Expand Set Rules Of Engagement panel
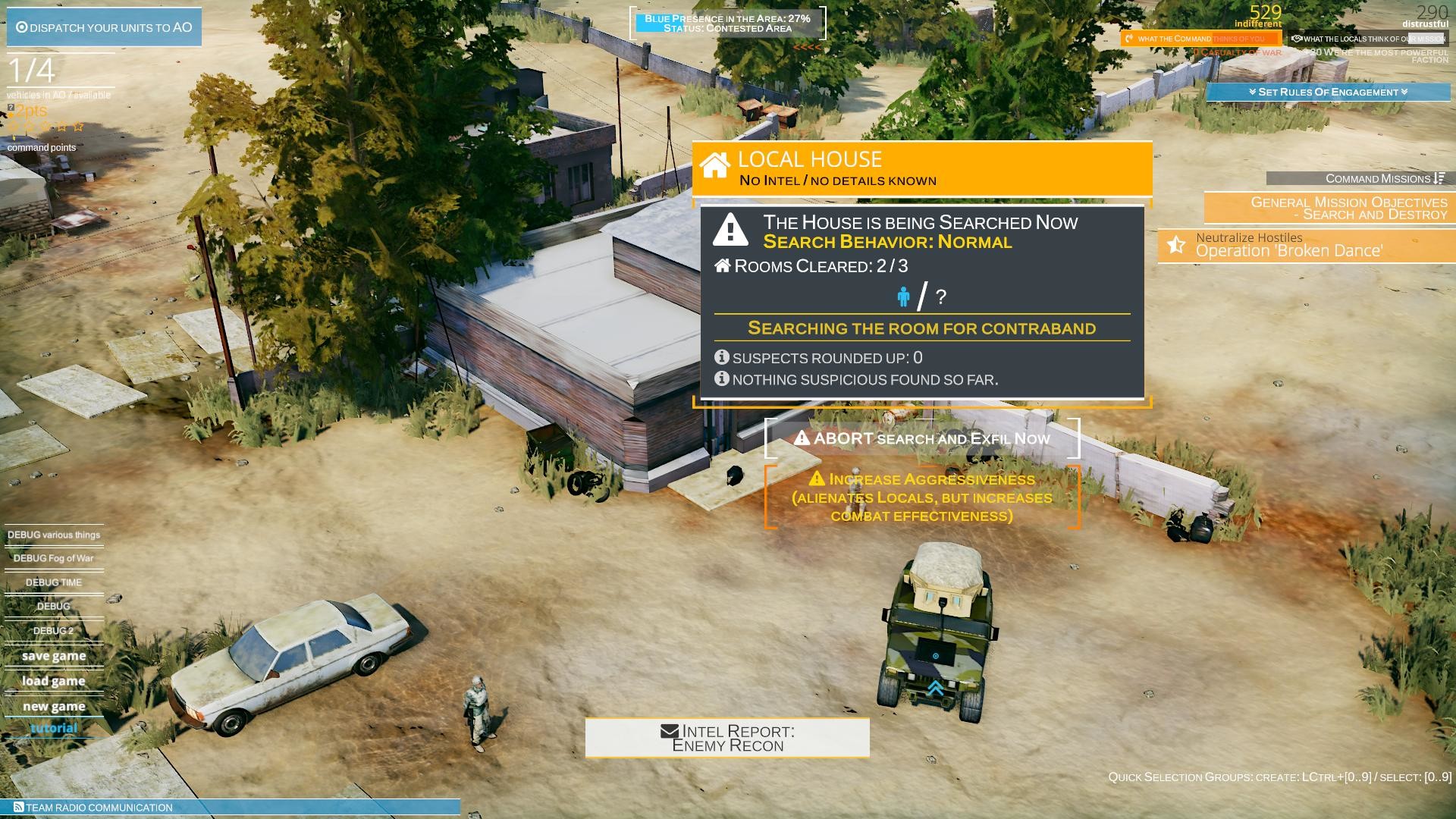Image resolution: width=1456 pixels, height=819 pixels. 1328,92
